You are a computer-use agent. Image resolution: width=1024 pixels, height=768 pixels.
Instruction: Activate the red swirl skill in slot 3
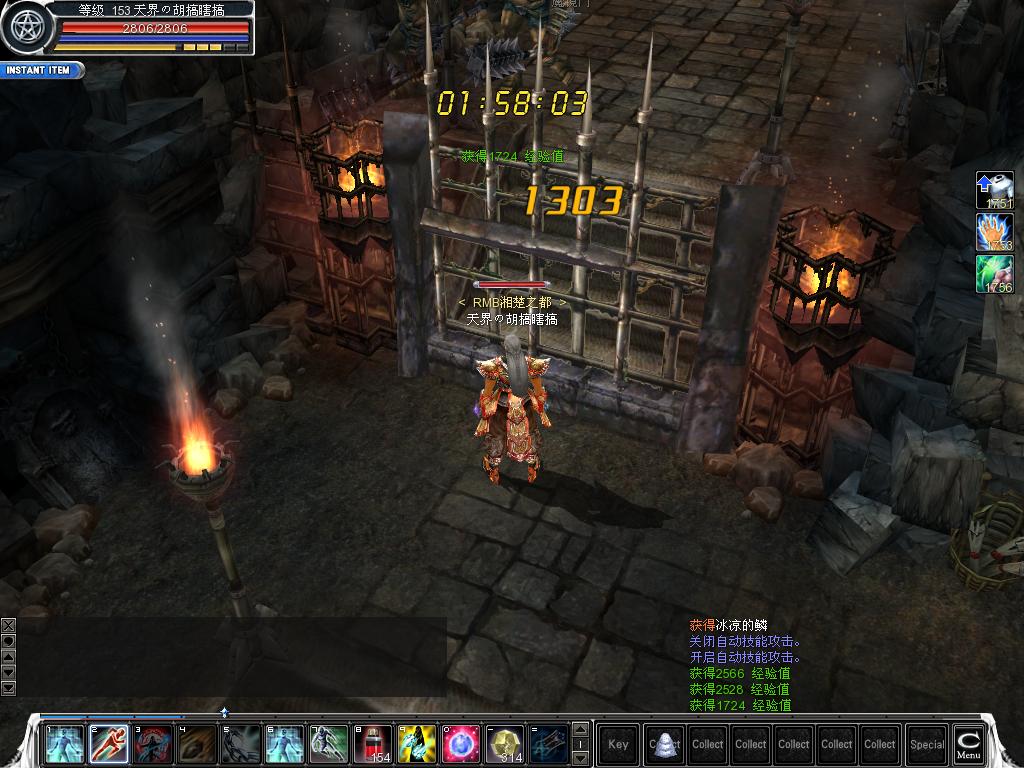[x=153, y=744]
